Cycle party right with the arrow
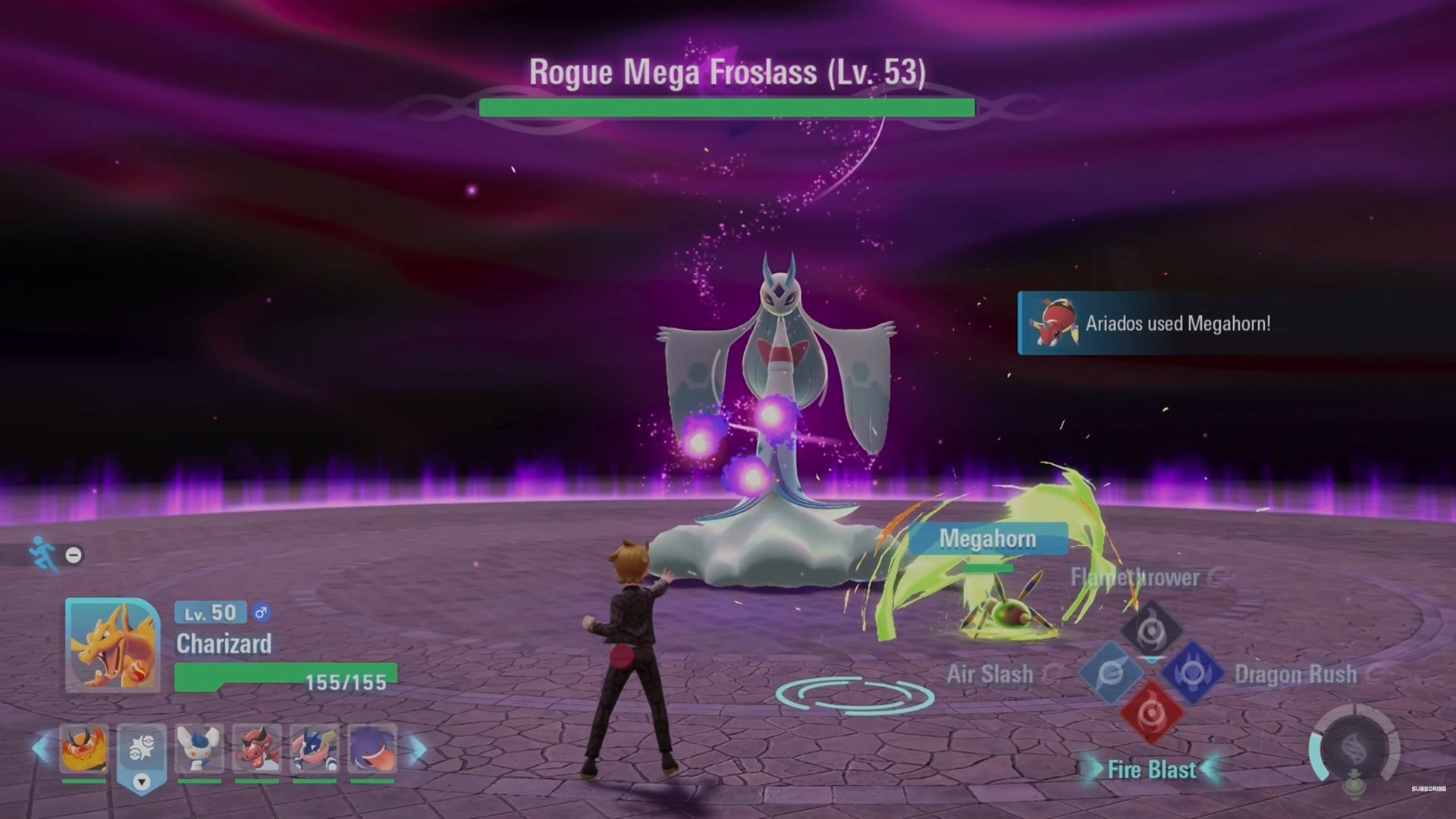 pos(417,748)
